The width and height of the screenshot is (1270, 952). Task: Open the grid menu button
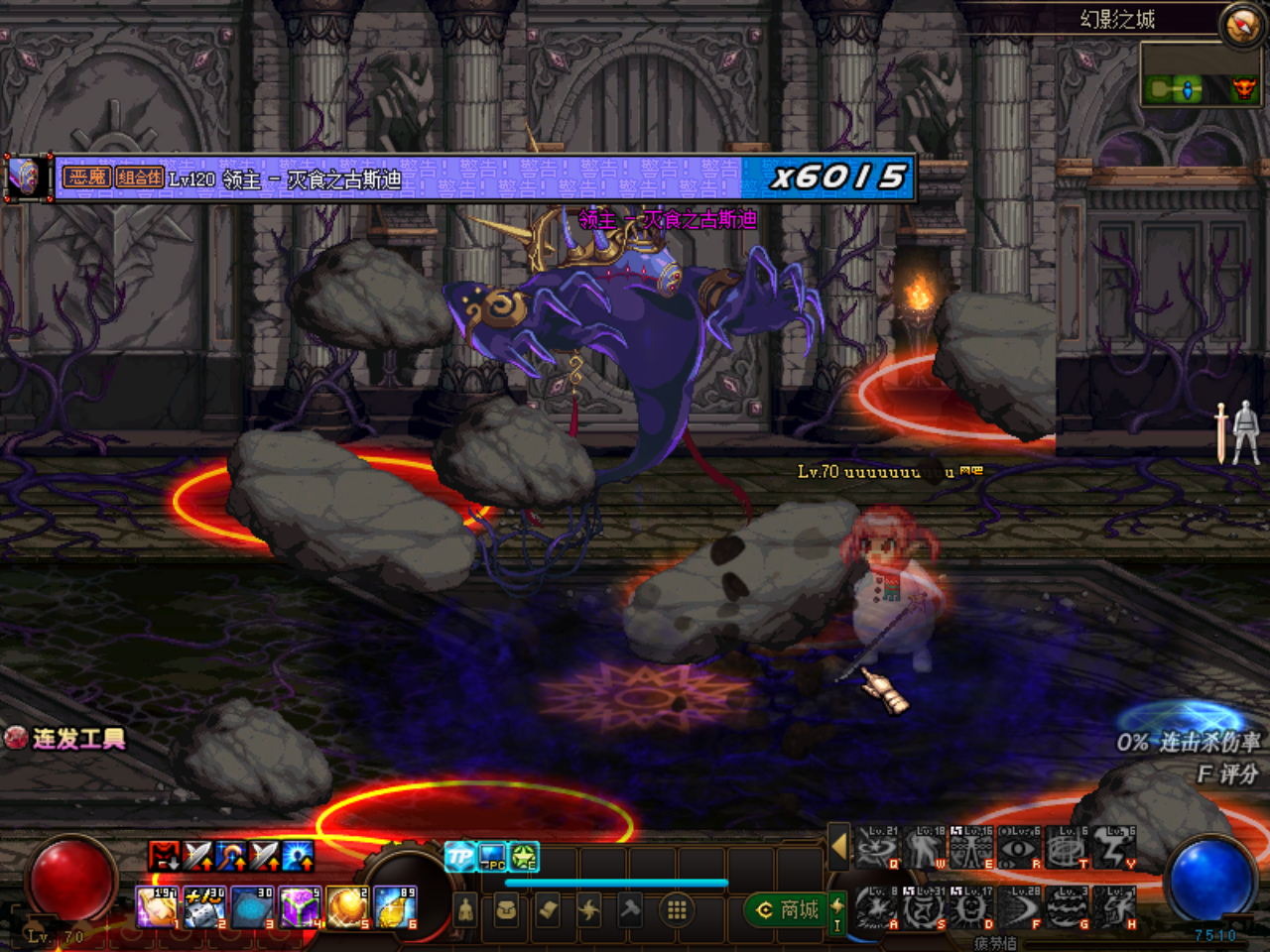[x=677, y=909]
